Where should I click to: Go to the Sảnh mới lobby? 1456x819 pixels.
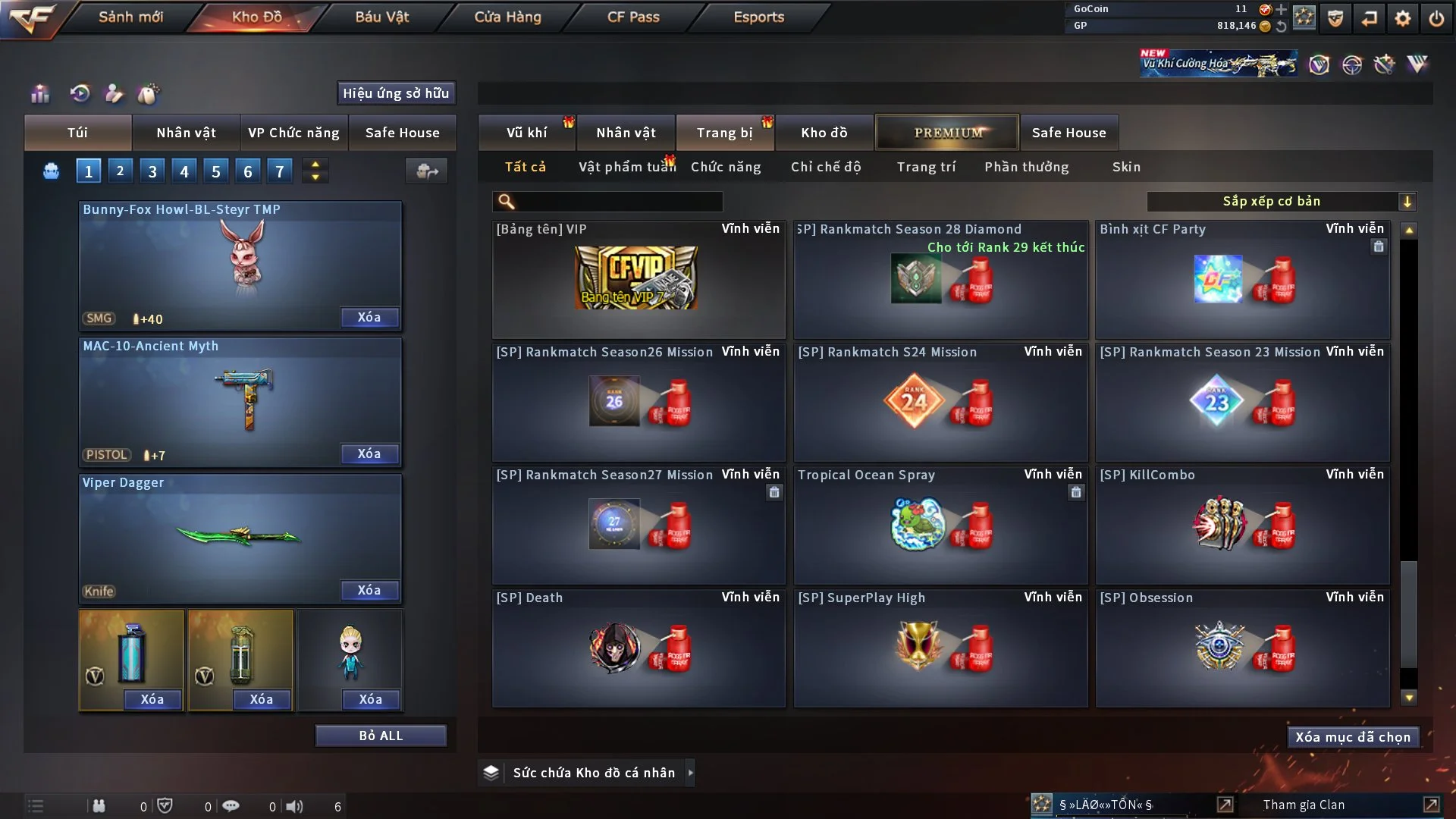[130, 17]
